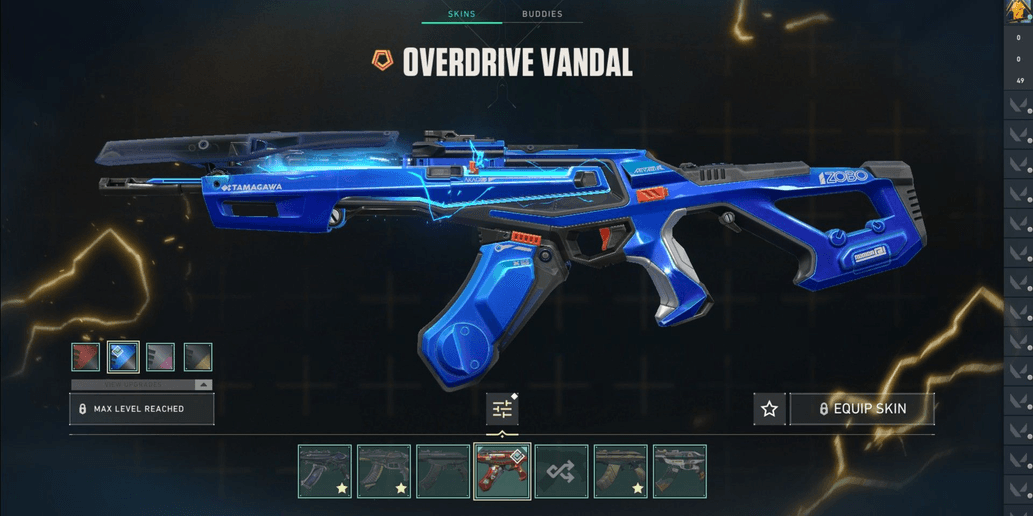Click the Max Level Reached button

pyautogui.click(x=141, y=409)
